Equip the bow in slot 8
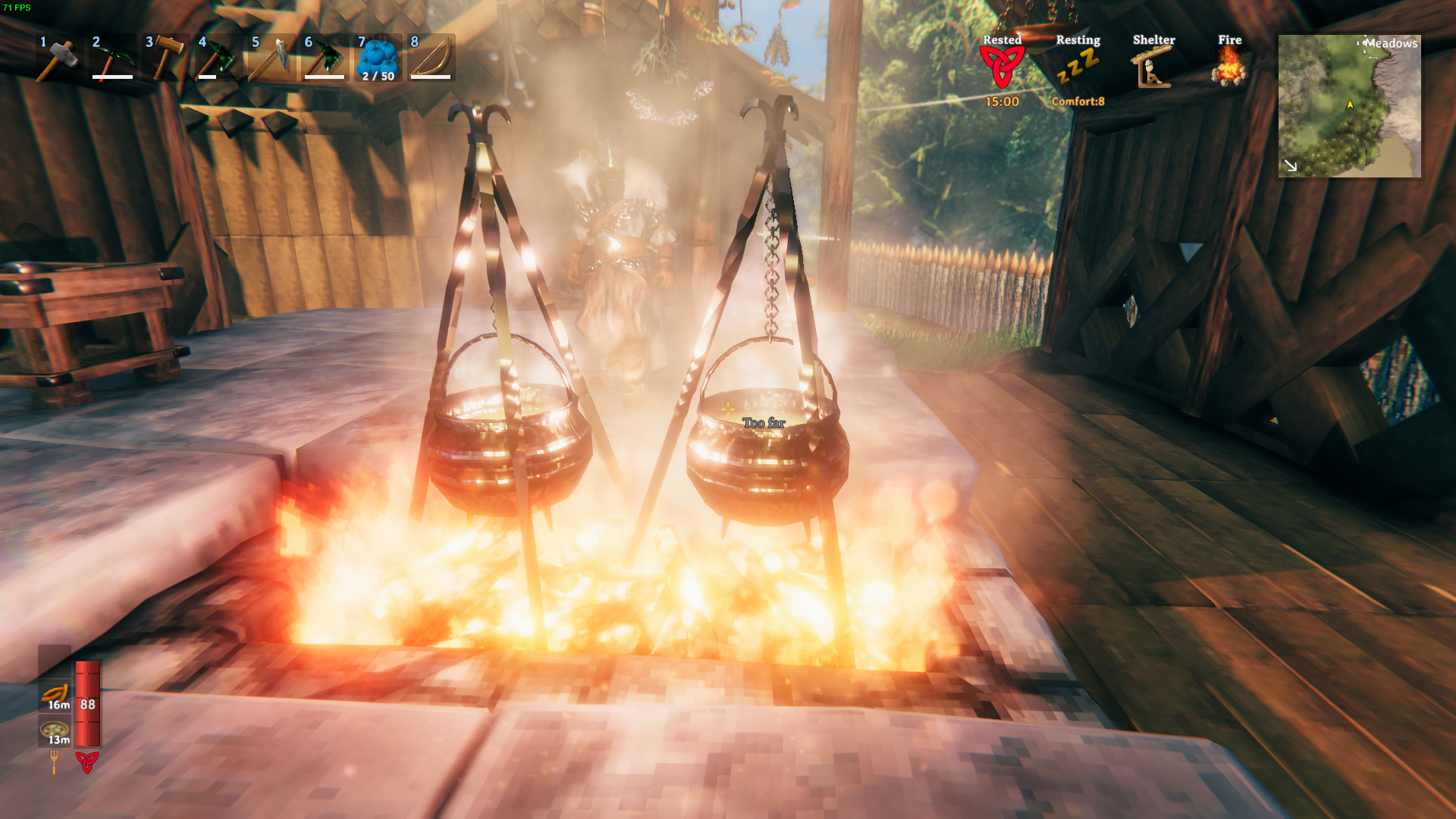This screenshot has height=819, width=1456. 431,58
